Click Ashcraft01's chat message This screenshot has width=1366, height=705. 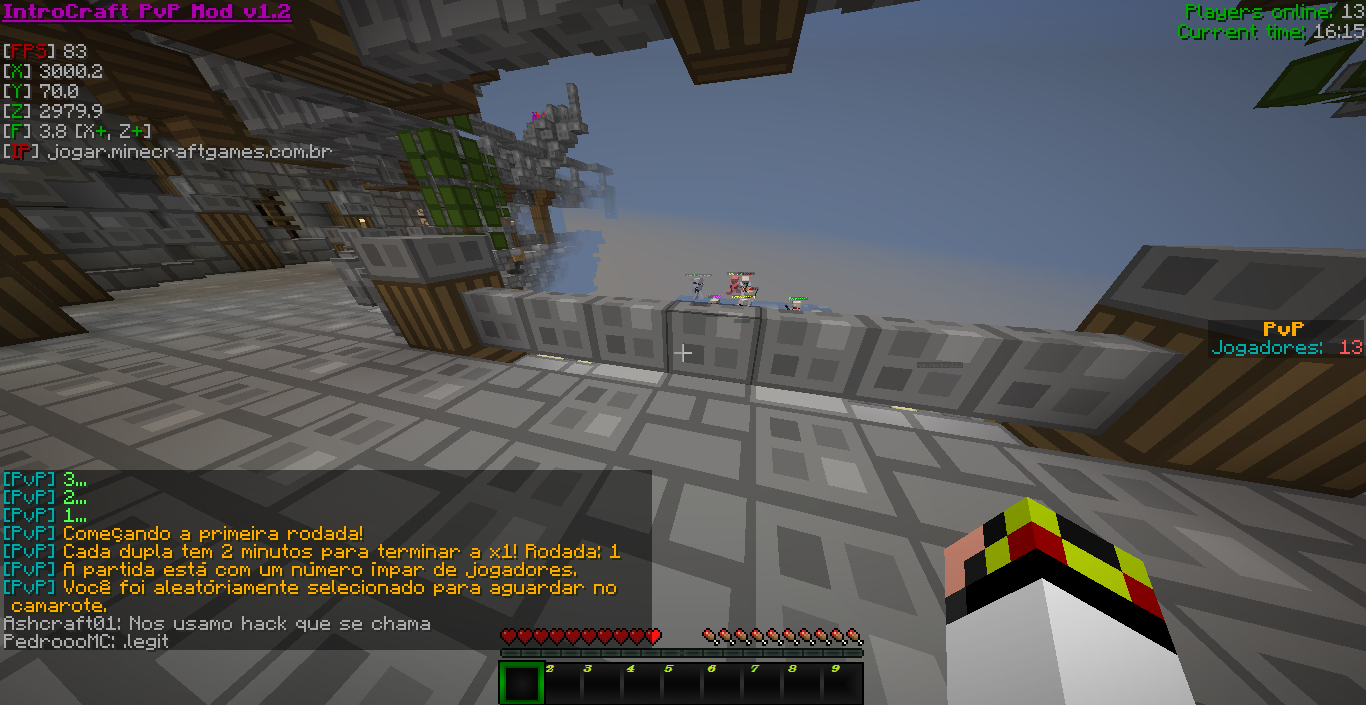(217, 624)
